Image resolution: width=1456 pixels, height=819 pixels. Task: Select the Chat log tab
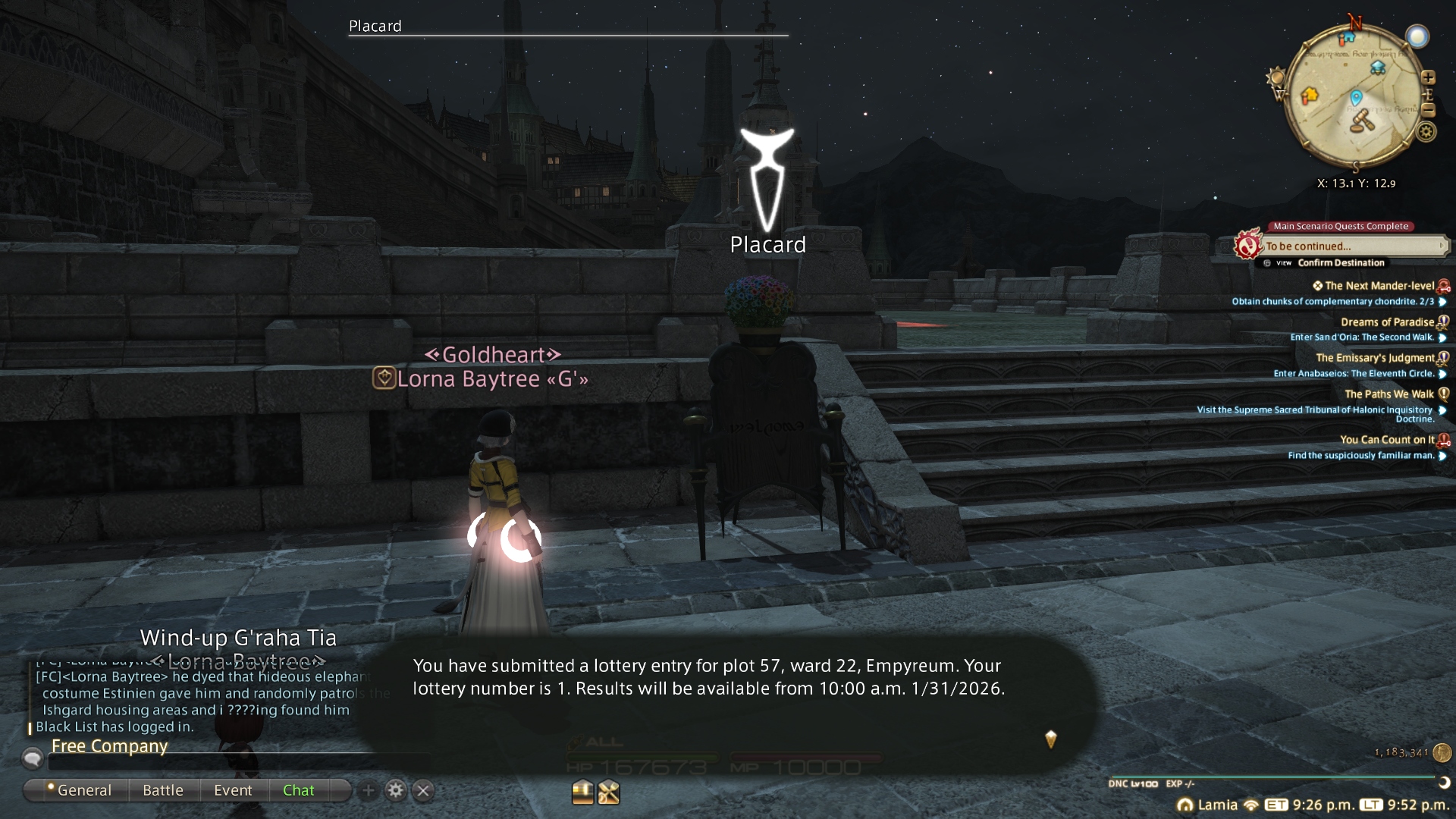pyautogui.click(x=298, y=790)
